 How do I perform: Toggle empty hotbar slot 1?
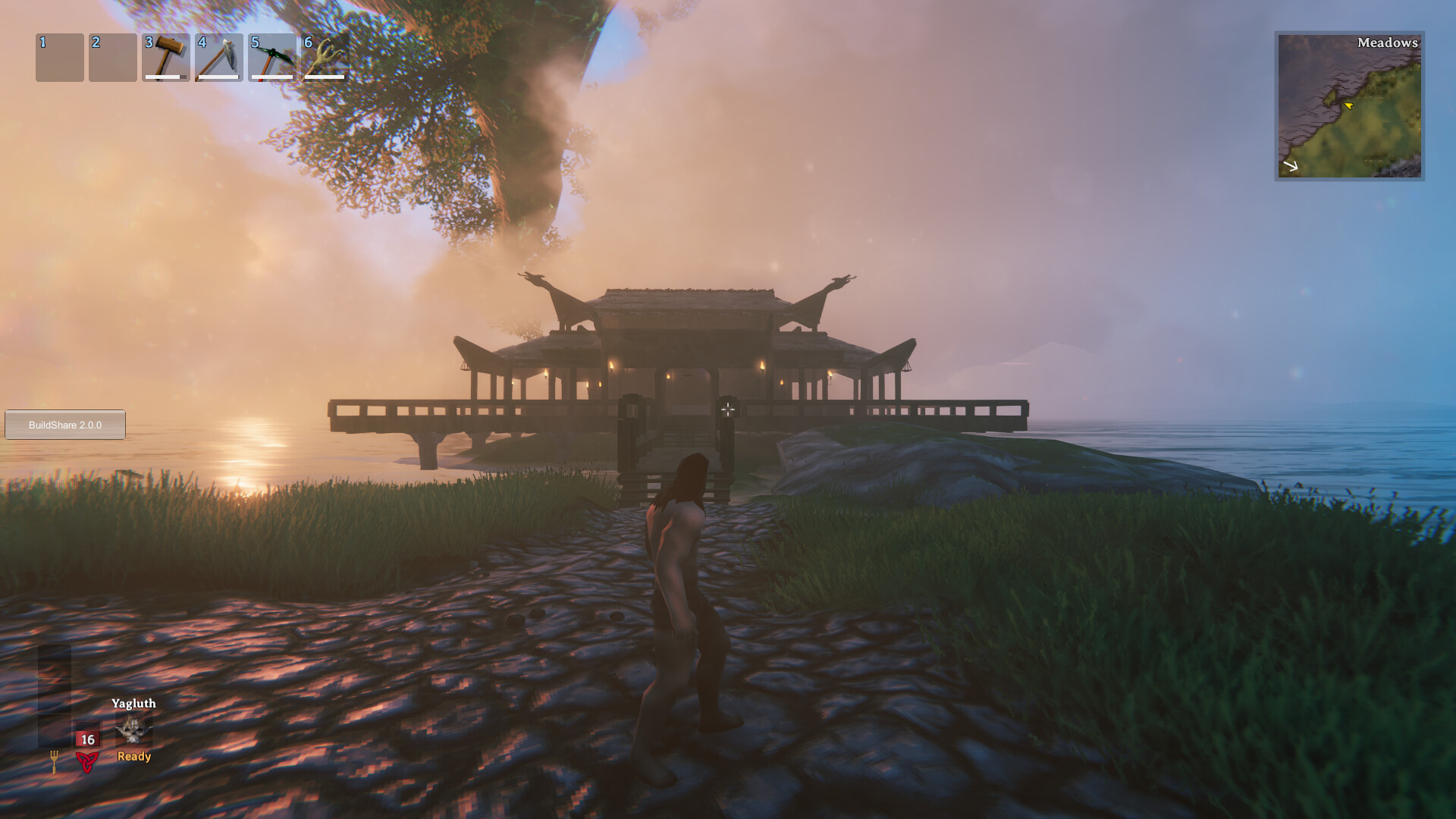(x=61, y=57)
